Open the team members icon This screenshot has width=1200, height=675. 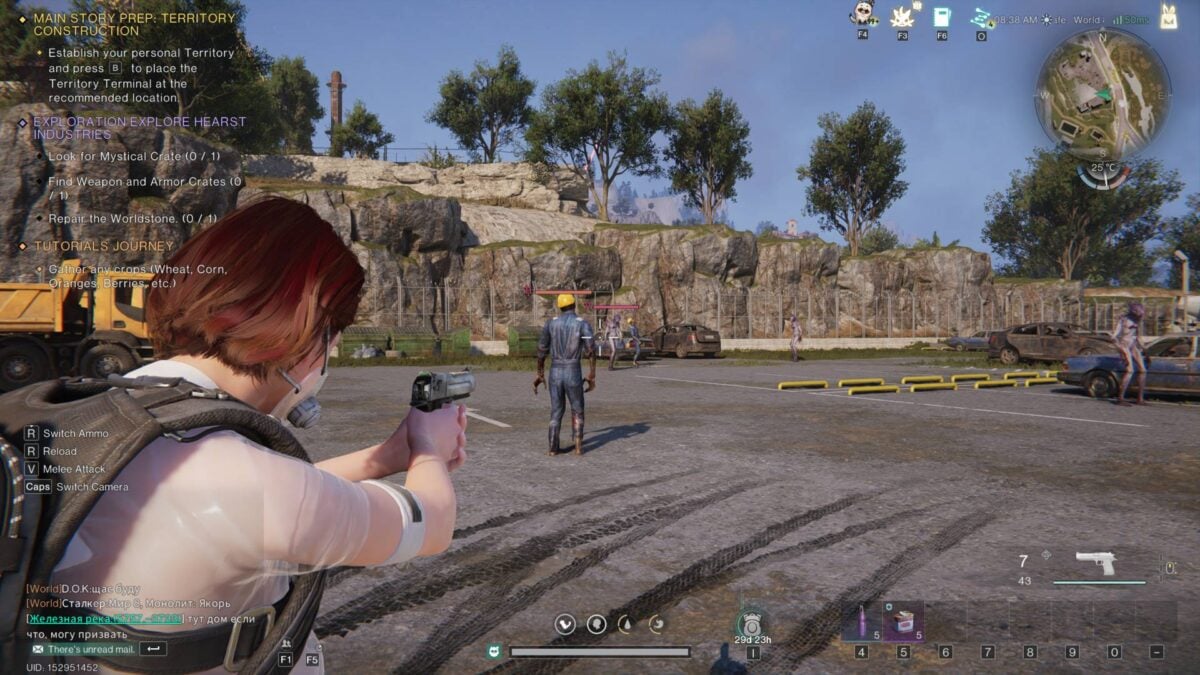coord(287,644)
